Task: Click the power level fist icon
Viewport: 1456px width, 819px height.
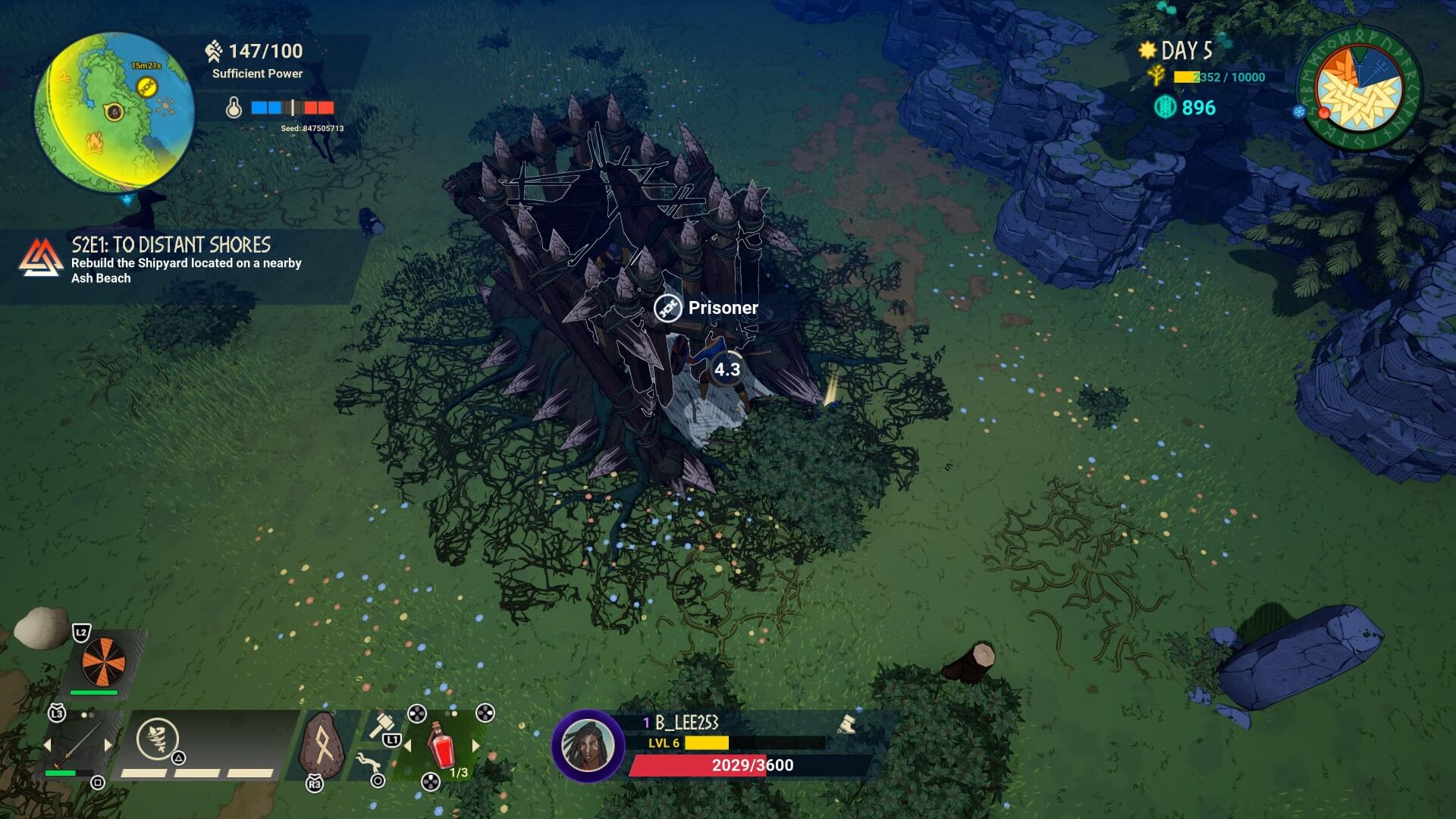Action: tap(213, 52)
